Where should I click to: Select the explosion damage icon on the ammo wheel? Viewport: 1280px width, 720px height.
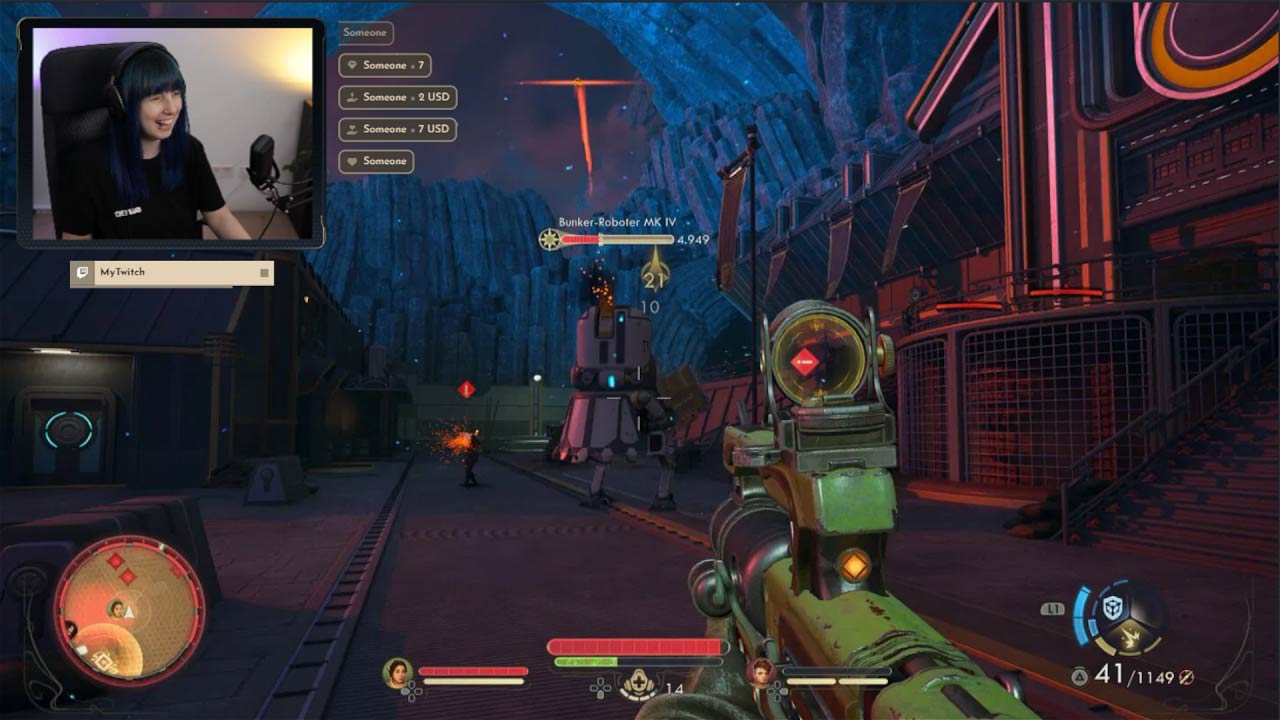point(1129,636)
